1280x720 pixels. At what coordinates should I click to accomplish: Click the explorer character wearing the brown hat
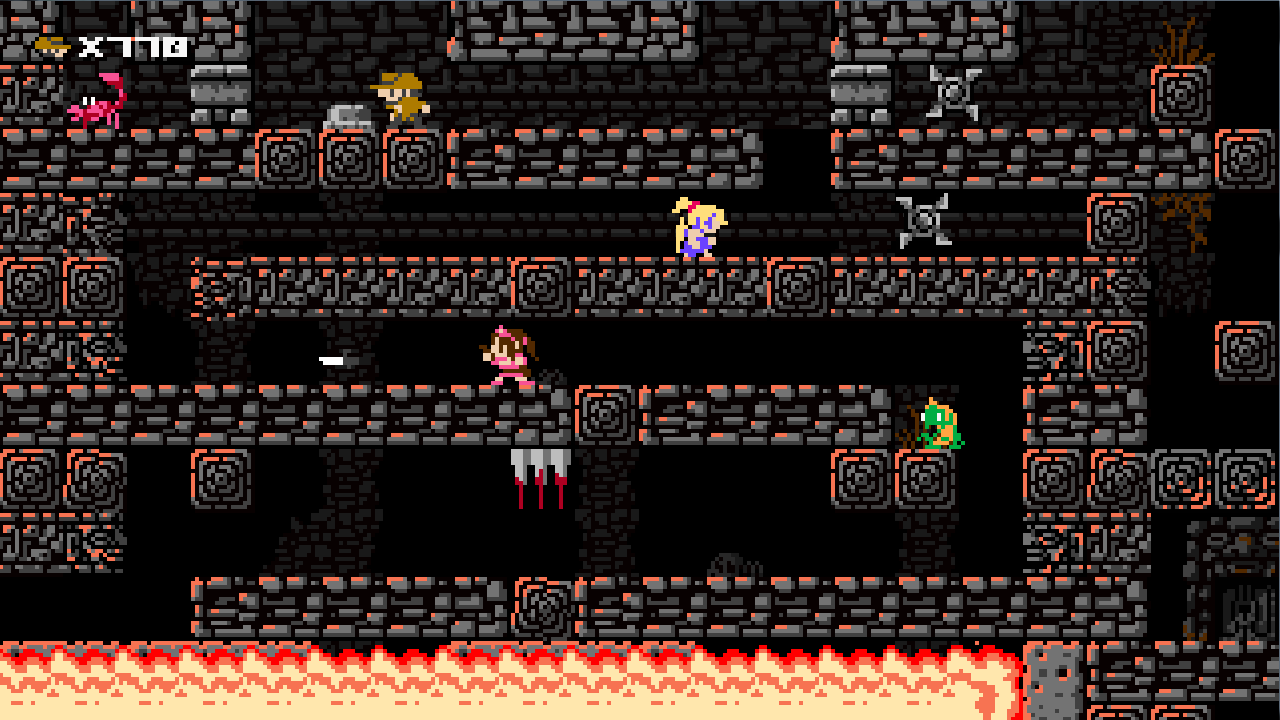tap(400, 95)
